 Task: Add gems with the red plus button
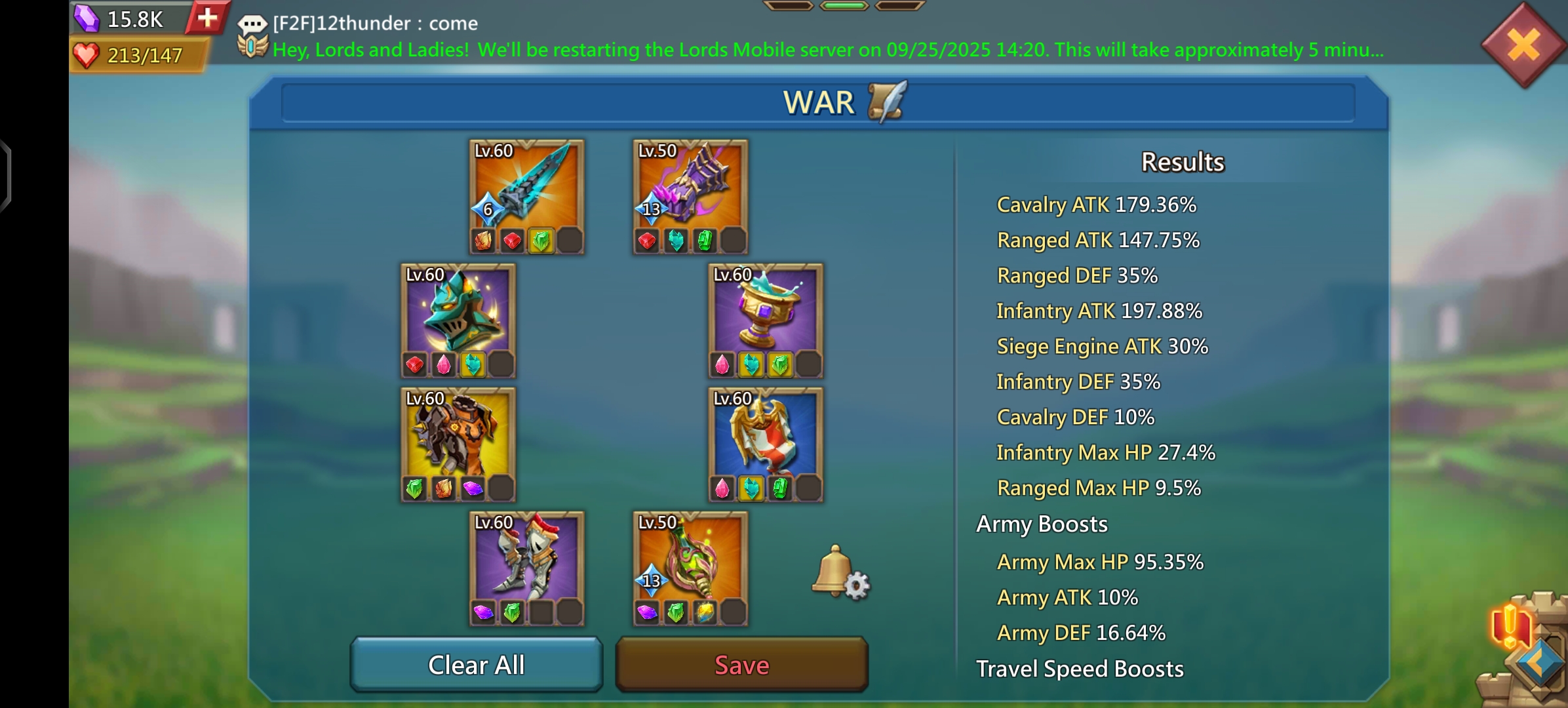click(207, 18)
